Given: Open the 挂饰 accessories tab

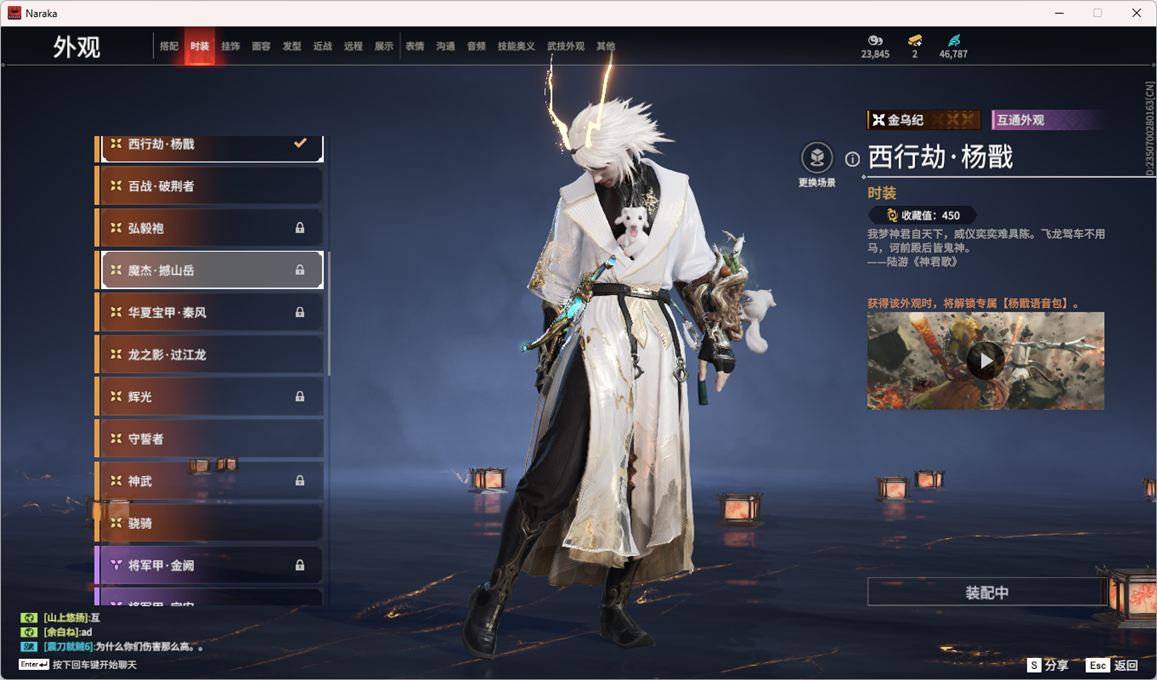Looking at the screenshot, I should (230, 46).
